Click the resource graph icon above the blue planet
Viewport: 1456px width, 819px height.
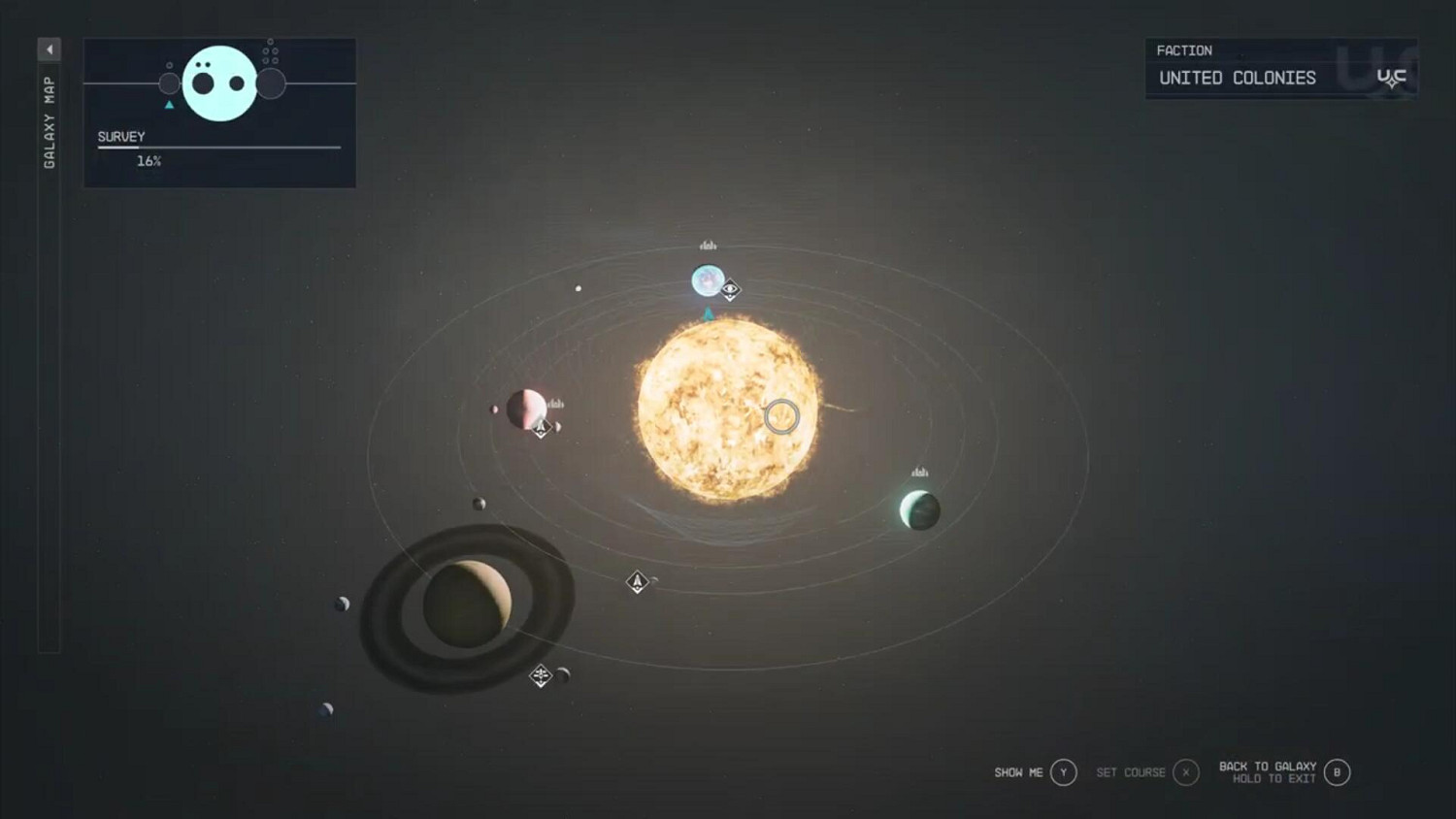(708, 246)
